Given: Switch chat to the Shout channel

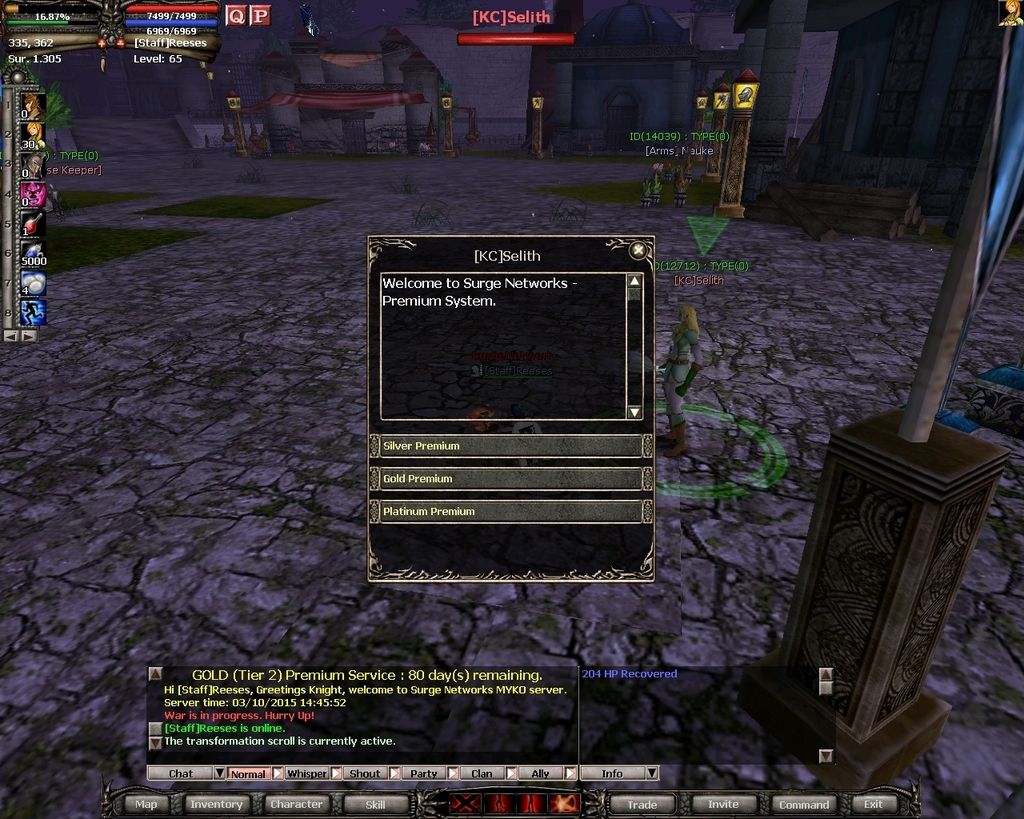Looking at the screenshot, I should click(364, 773).
